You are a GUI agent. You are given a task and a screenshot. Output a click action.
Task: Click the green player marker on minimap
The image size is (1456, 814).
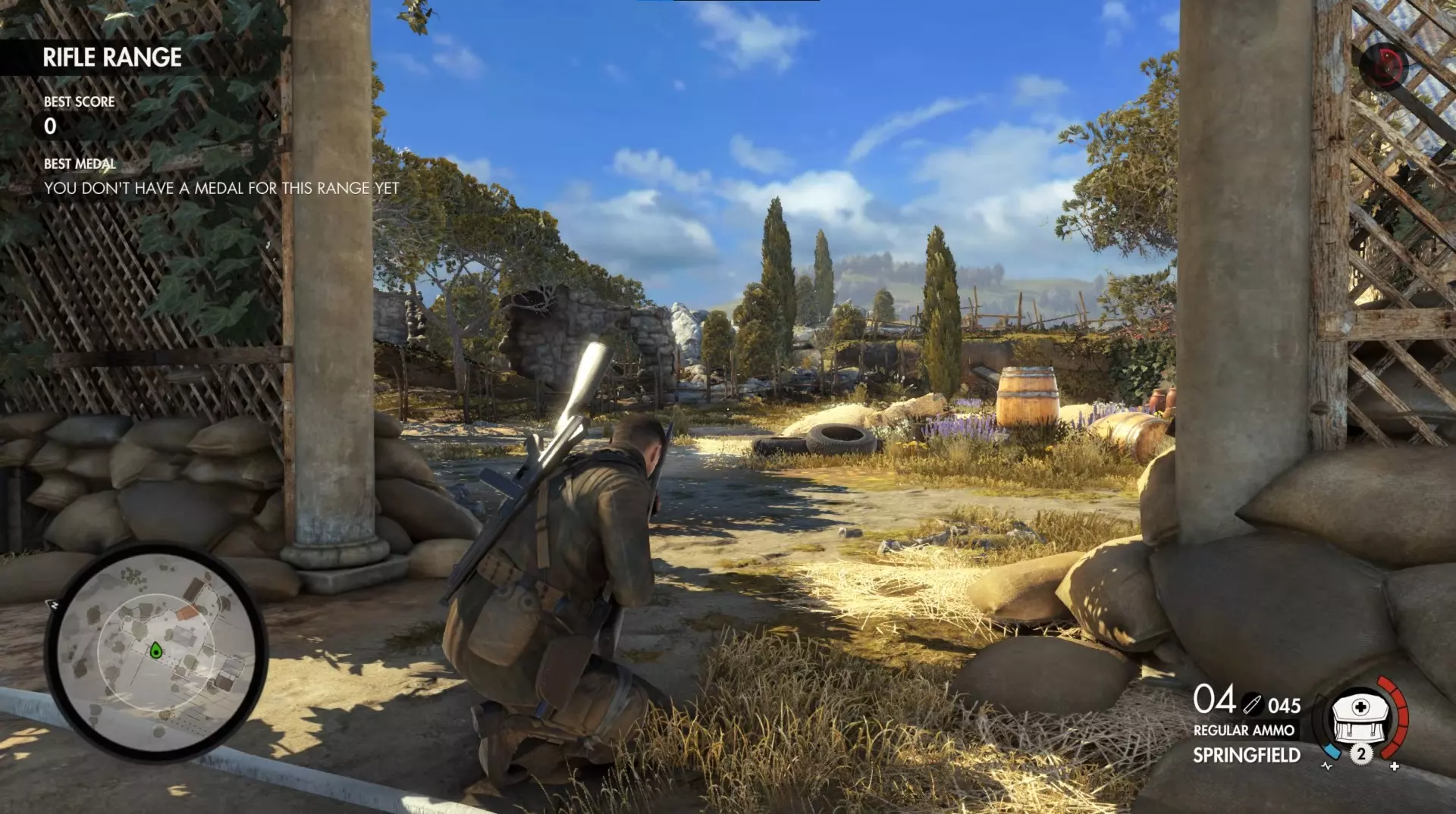click(x=155, y=650)
